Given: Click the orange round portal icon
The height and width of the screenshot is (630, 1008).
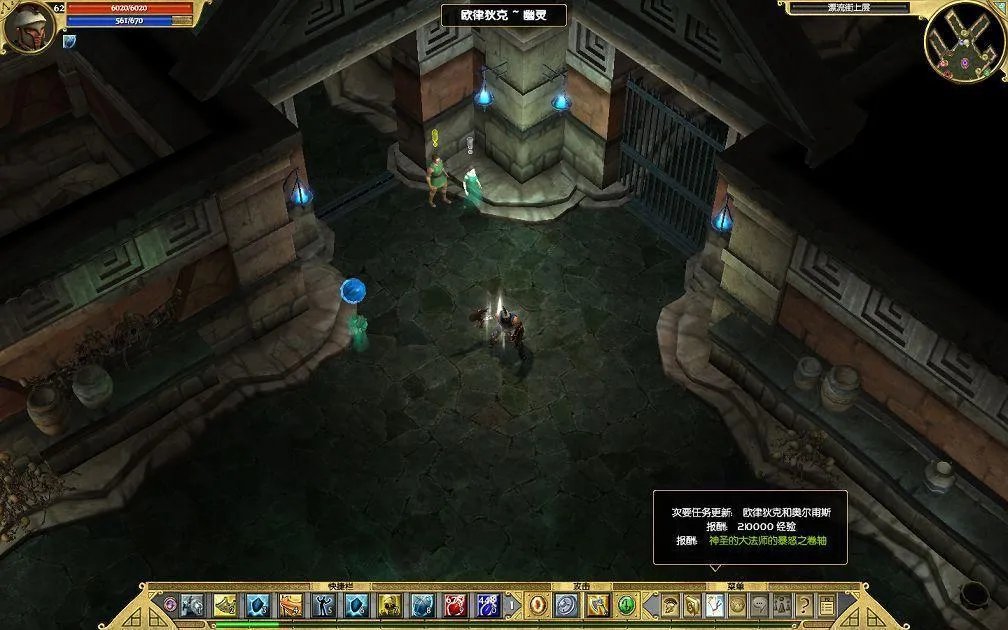Looking at the screenshot, I should click(x=538, y=605).
